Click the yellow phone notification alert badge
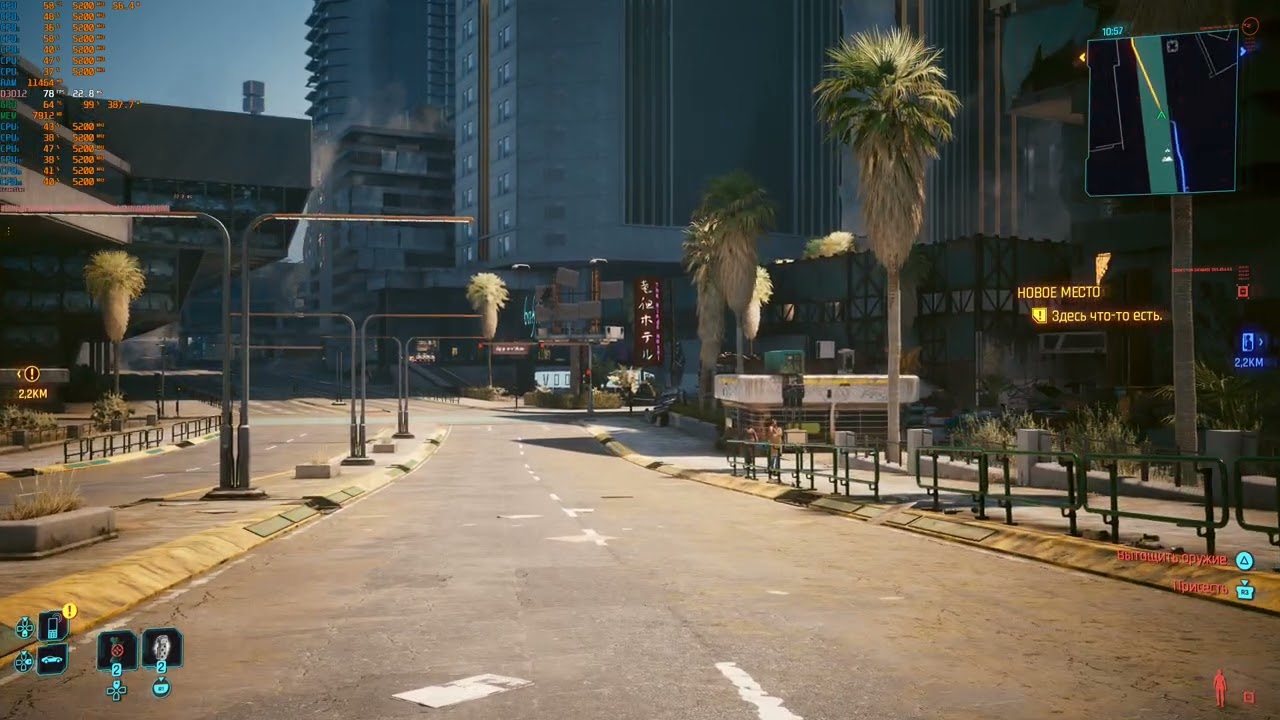This screenshot has height=720, width=1280. (70, 610)
